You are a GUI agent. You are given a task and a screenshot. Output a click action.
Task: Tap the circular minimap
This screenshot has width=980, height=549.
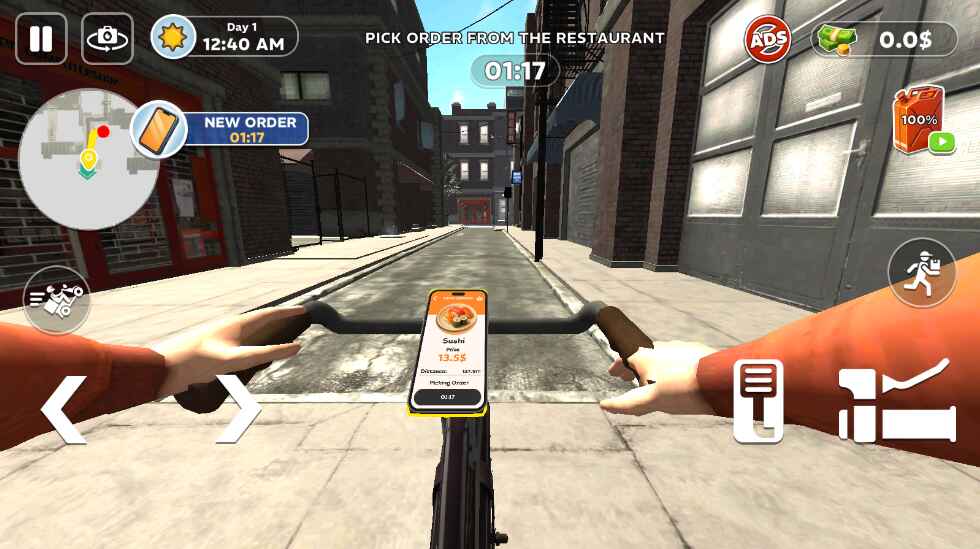click(75, 158)
